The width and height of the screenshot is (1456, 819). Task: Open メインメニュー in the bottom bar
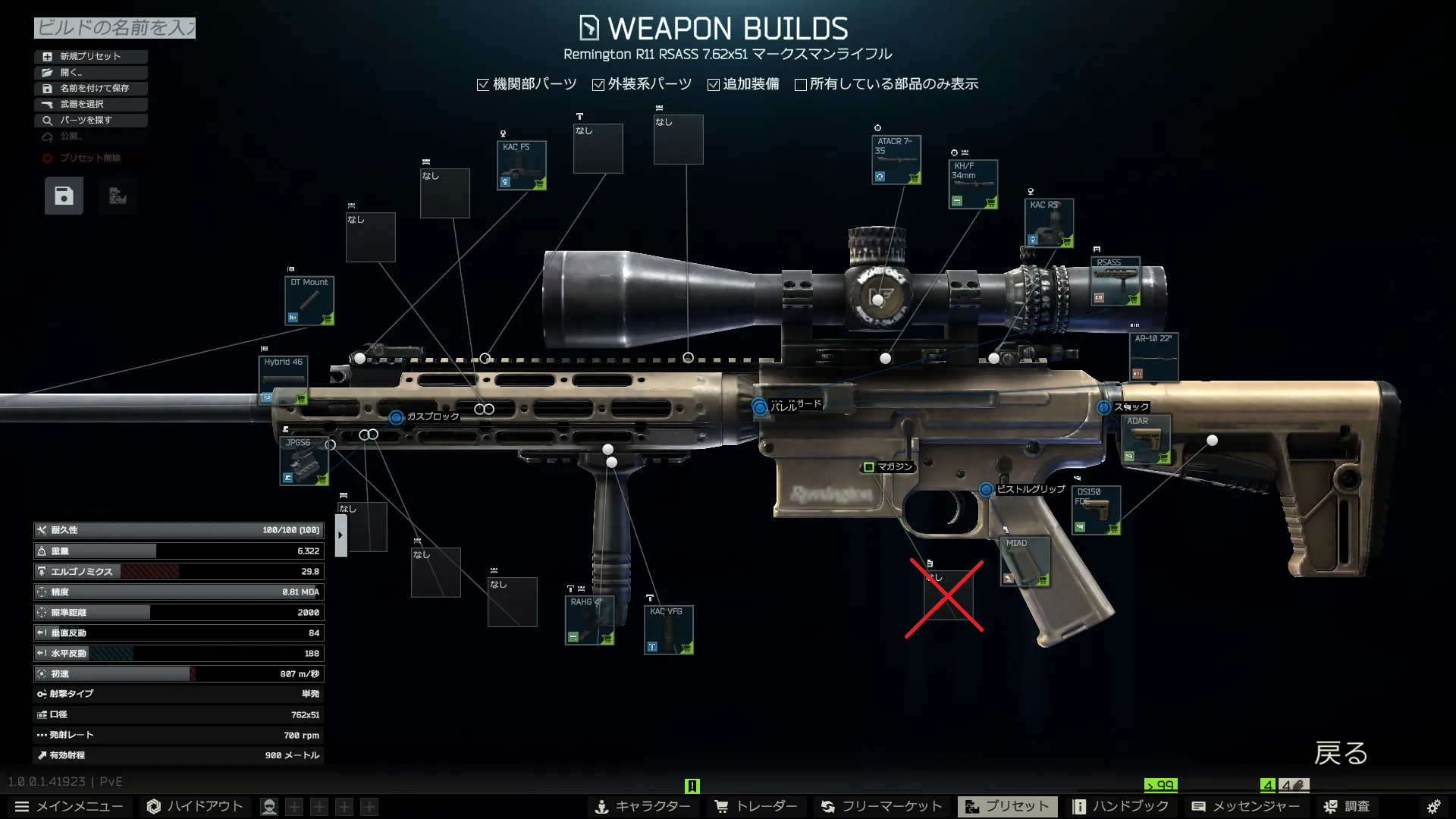(69, 806)
